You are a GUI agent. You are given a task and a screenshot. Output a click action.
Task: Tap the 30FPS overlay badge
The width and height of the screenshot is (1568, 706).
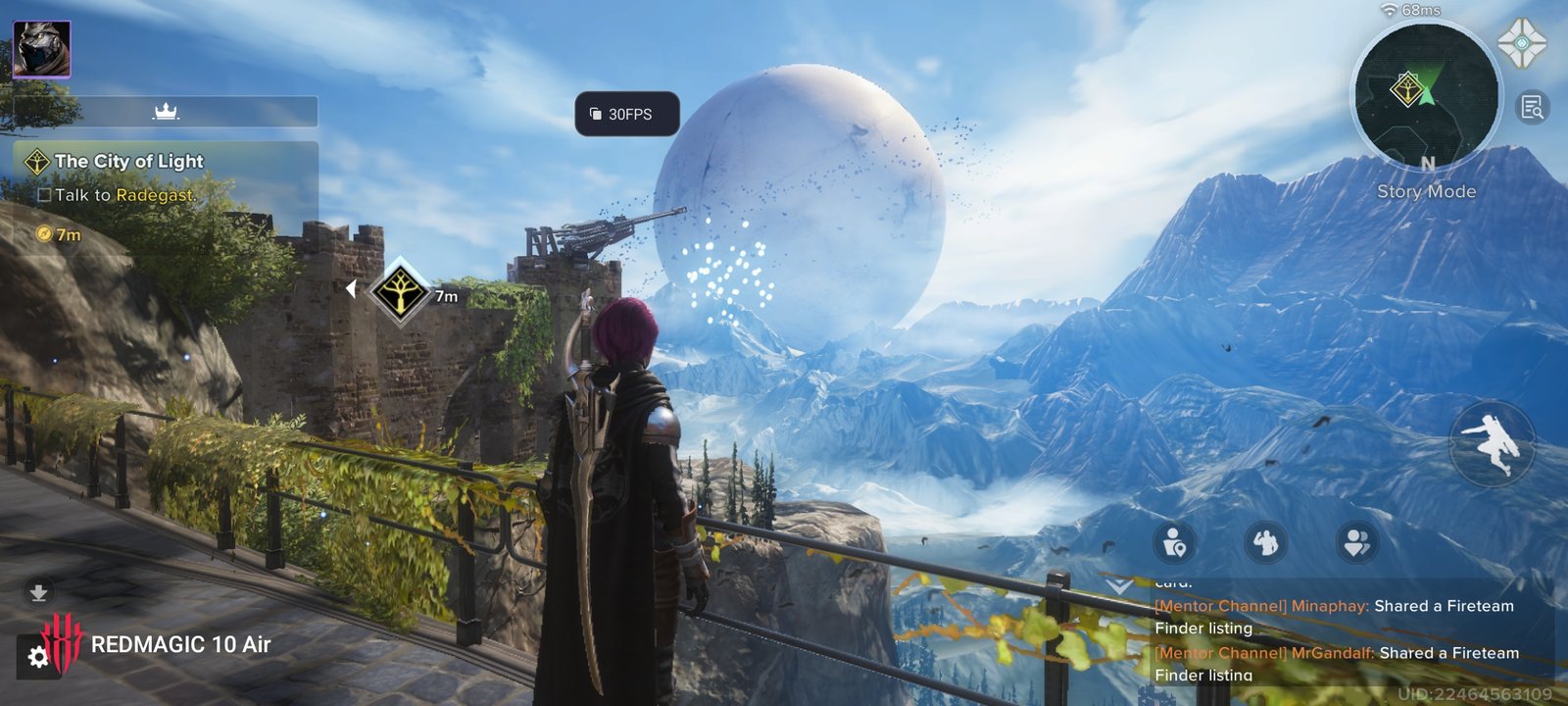[627, 114]
